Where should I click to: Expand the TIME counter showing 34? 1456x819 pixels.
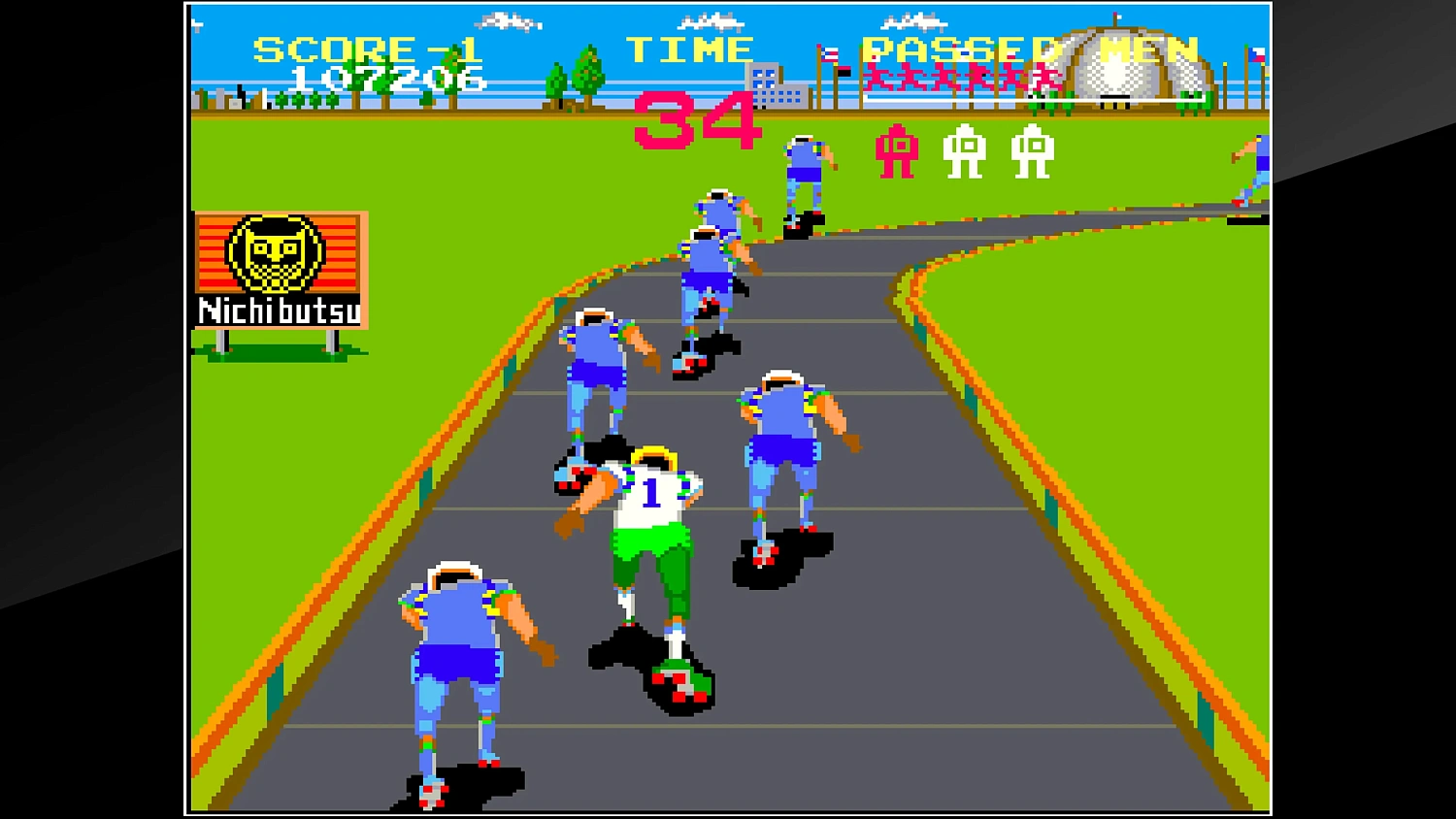click(x=696, y=121)
